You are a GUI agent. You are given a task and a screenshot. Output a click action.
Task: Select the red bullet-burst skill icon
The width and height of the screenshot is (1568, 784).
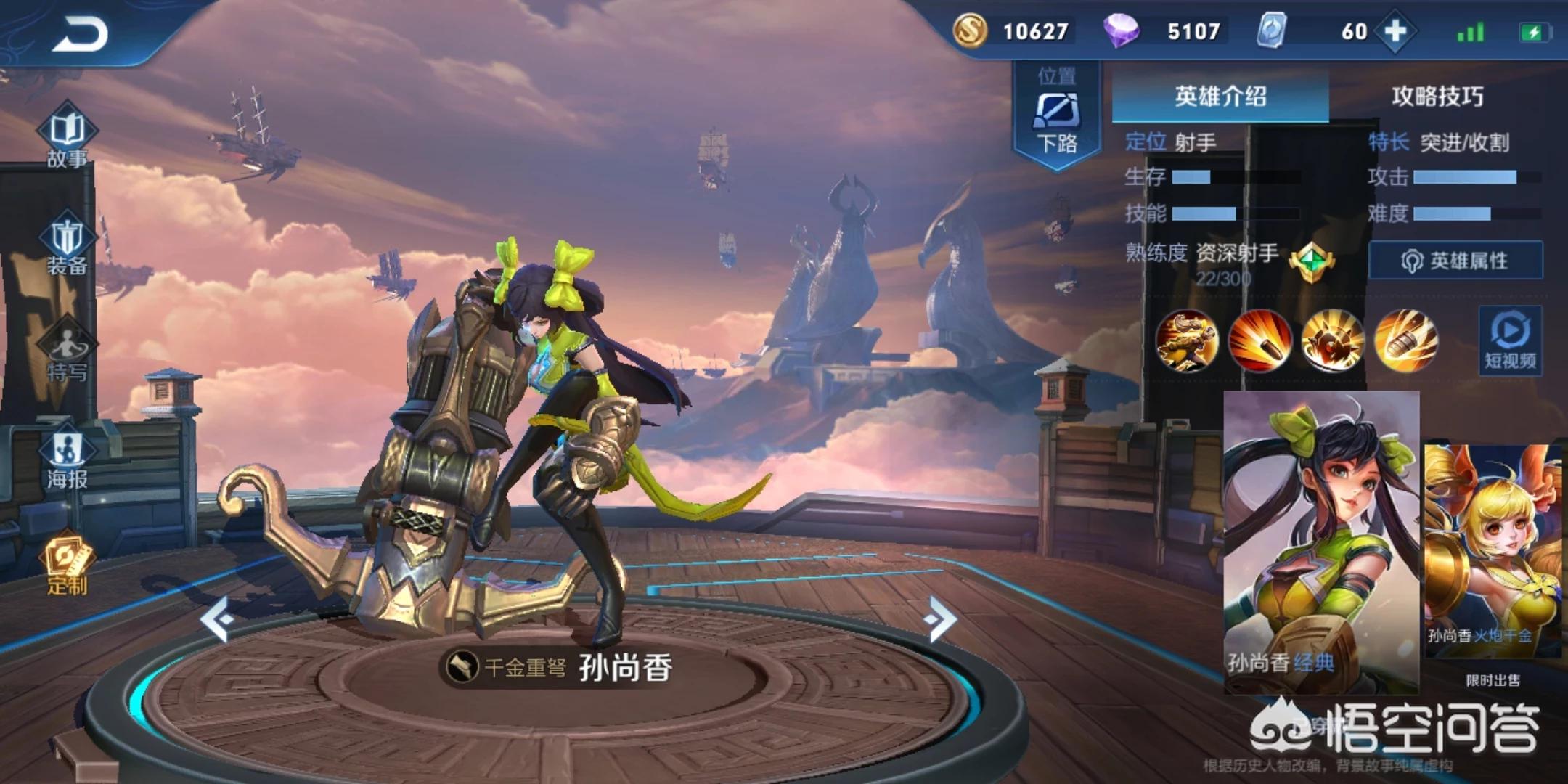tap(1259, 340)
